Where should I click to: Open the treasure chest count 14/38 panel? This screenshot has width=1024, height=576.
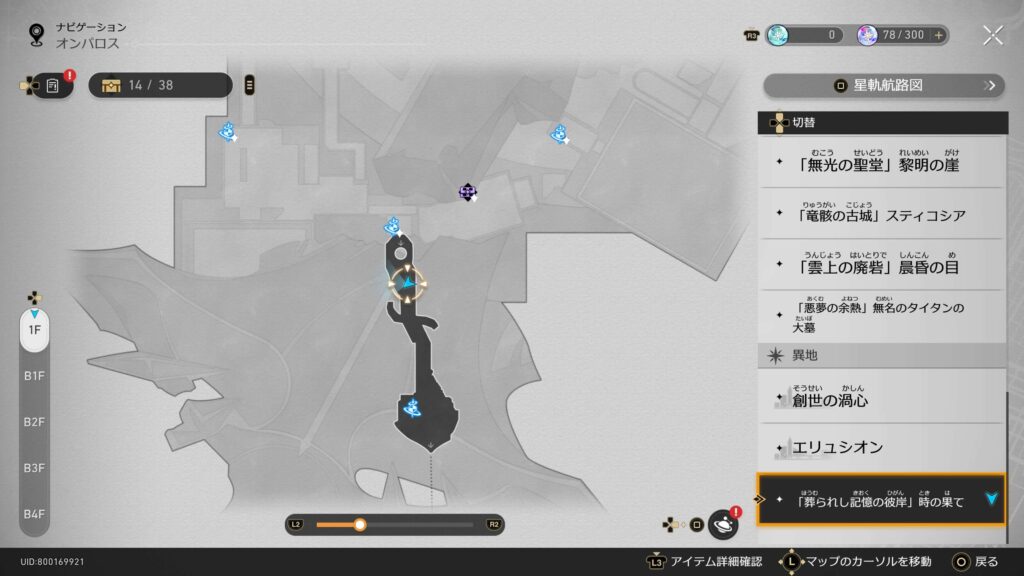[x=160, y=85]
